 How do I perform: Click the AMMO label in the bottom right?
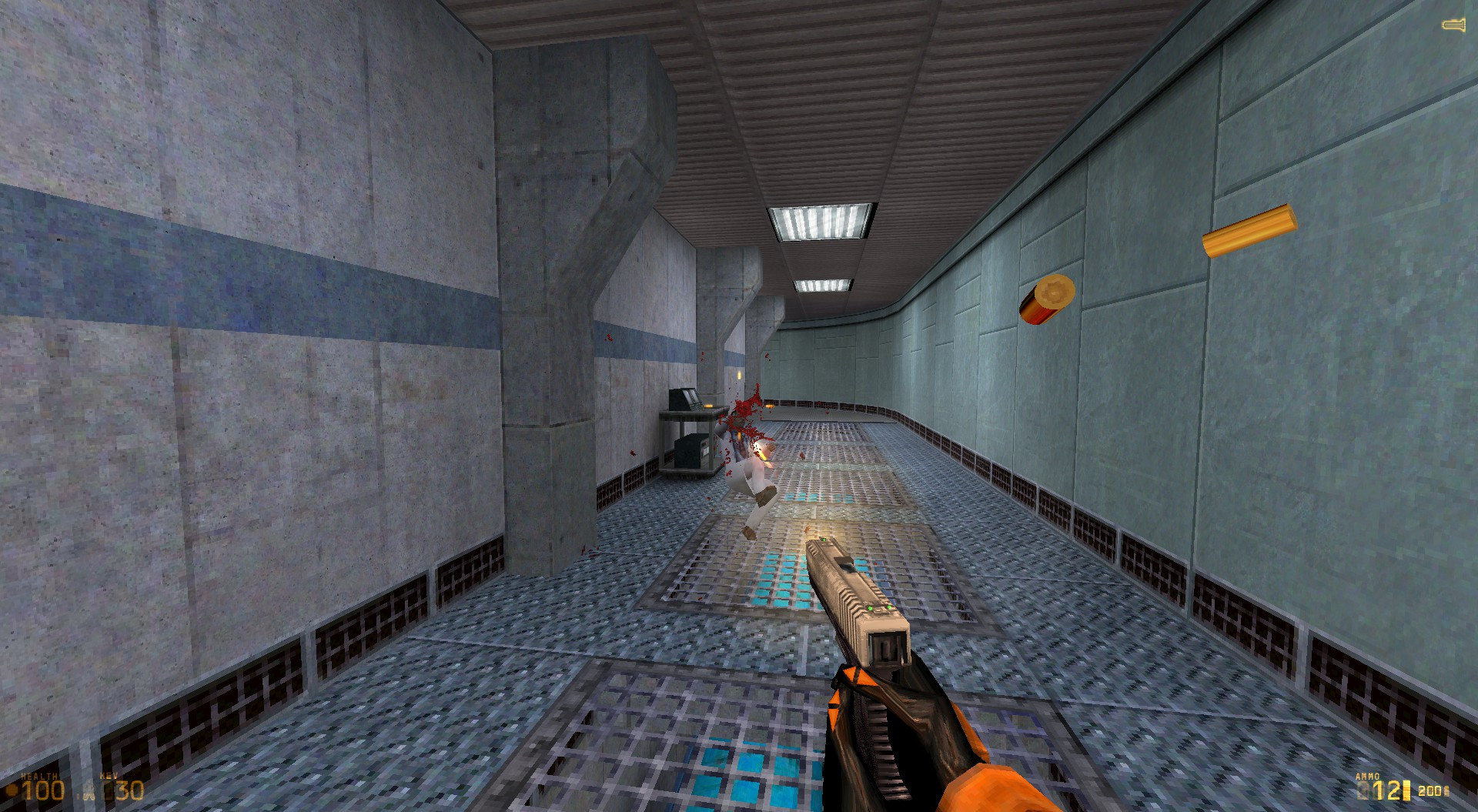click(x=1368, y=776)
